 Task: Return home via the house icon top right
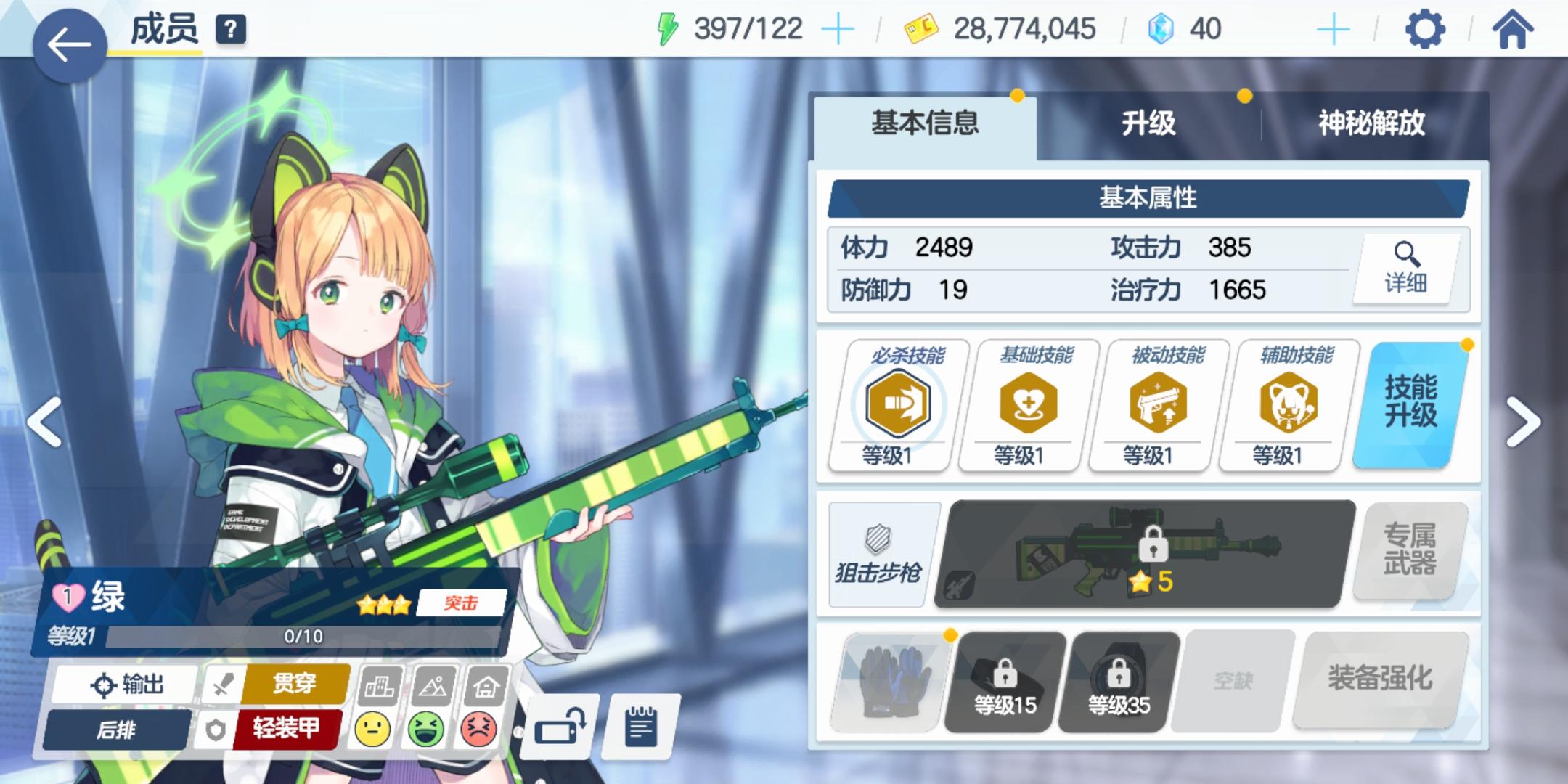coord(1514,29)
